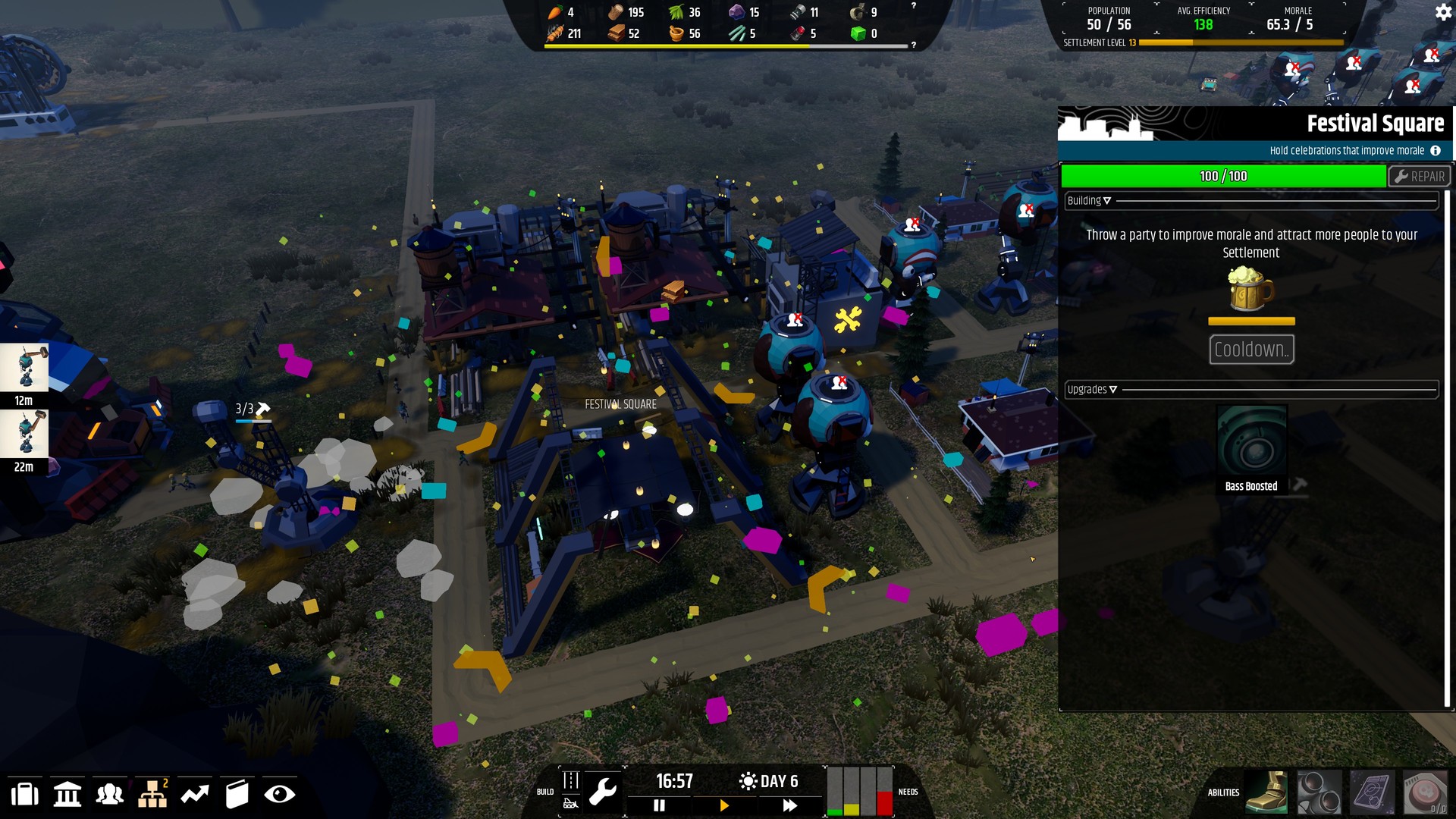Open the Abilities card icon panel
The height and width of the screenshot is (819, 1456).
(1371, 792)
